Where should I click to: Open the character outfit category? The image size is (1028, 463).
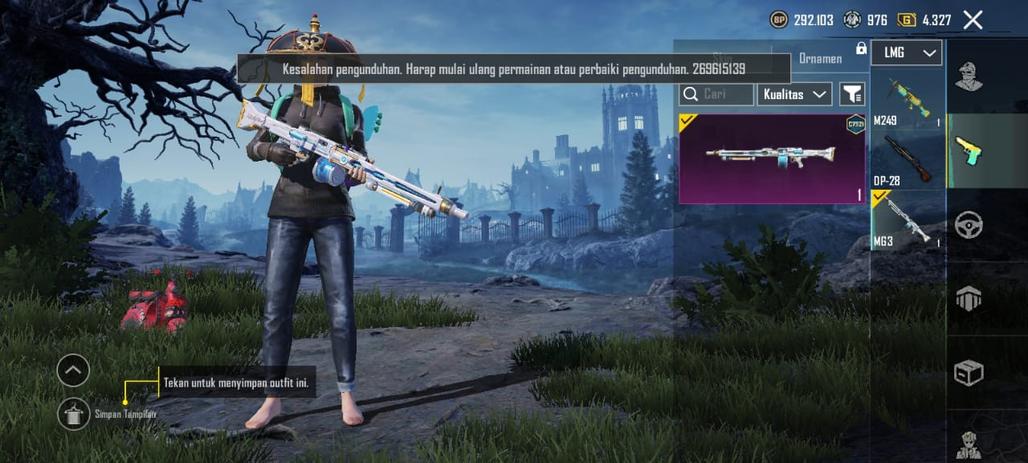(x=968, y=77)
